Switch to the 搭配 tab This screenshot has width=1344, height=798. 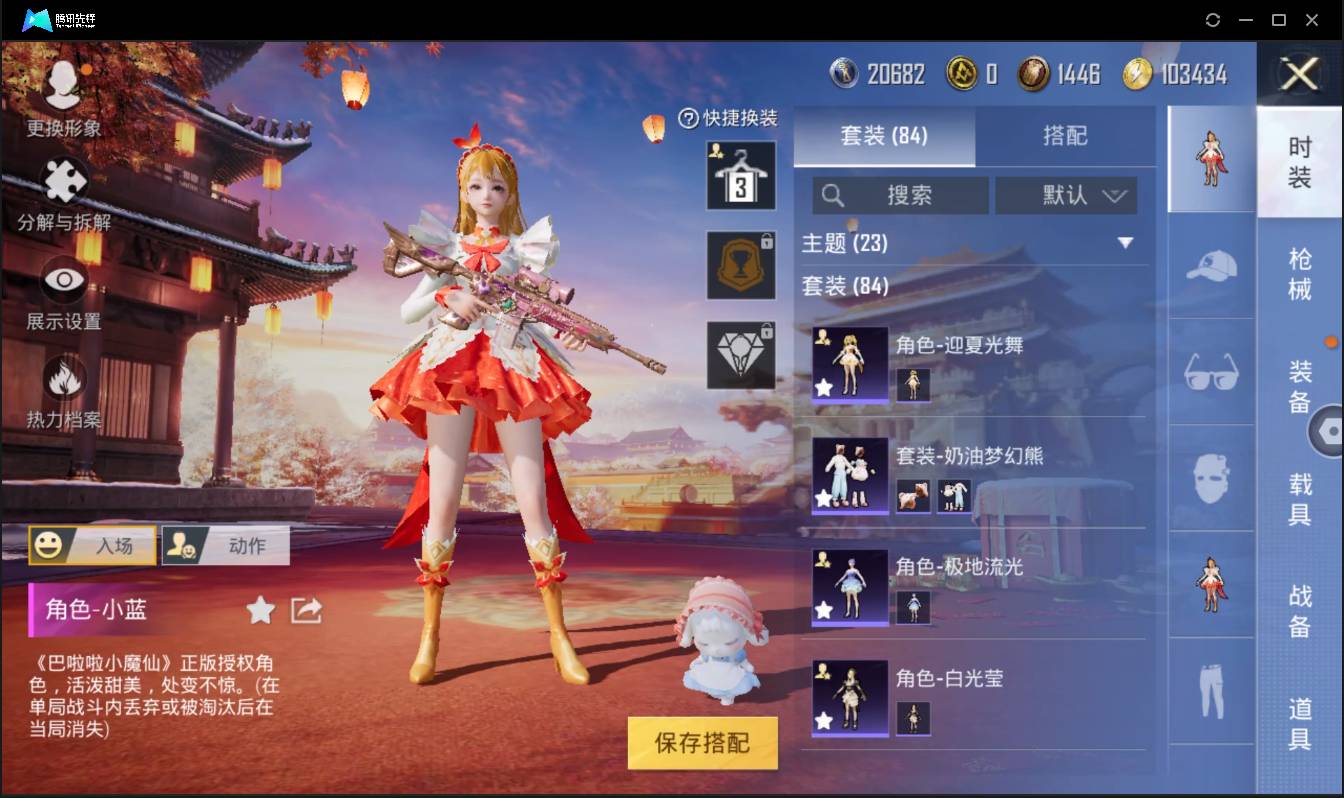pos(1067,136)
